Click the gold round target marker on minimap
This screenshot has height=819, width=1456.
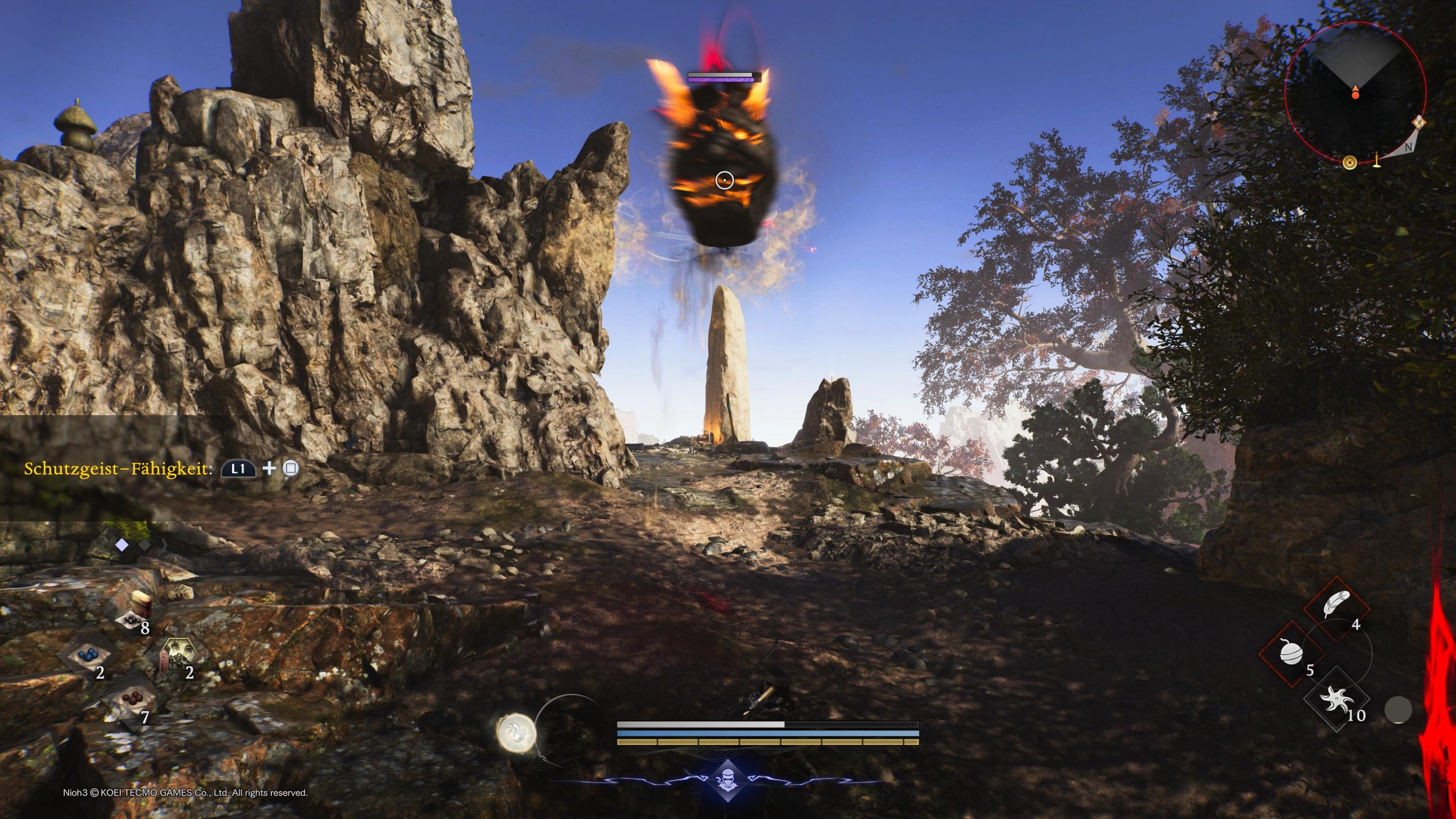point(1350,163)
